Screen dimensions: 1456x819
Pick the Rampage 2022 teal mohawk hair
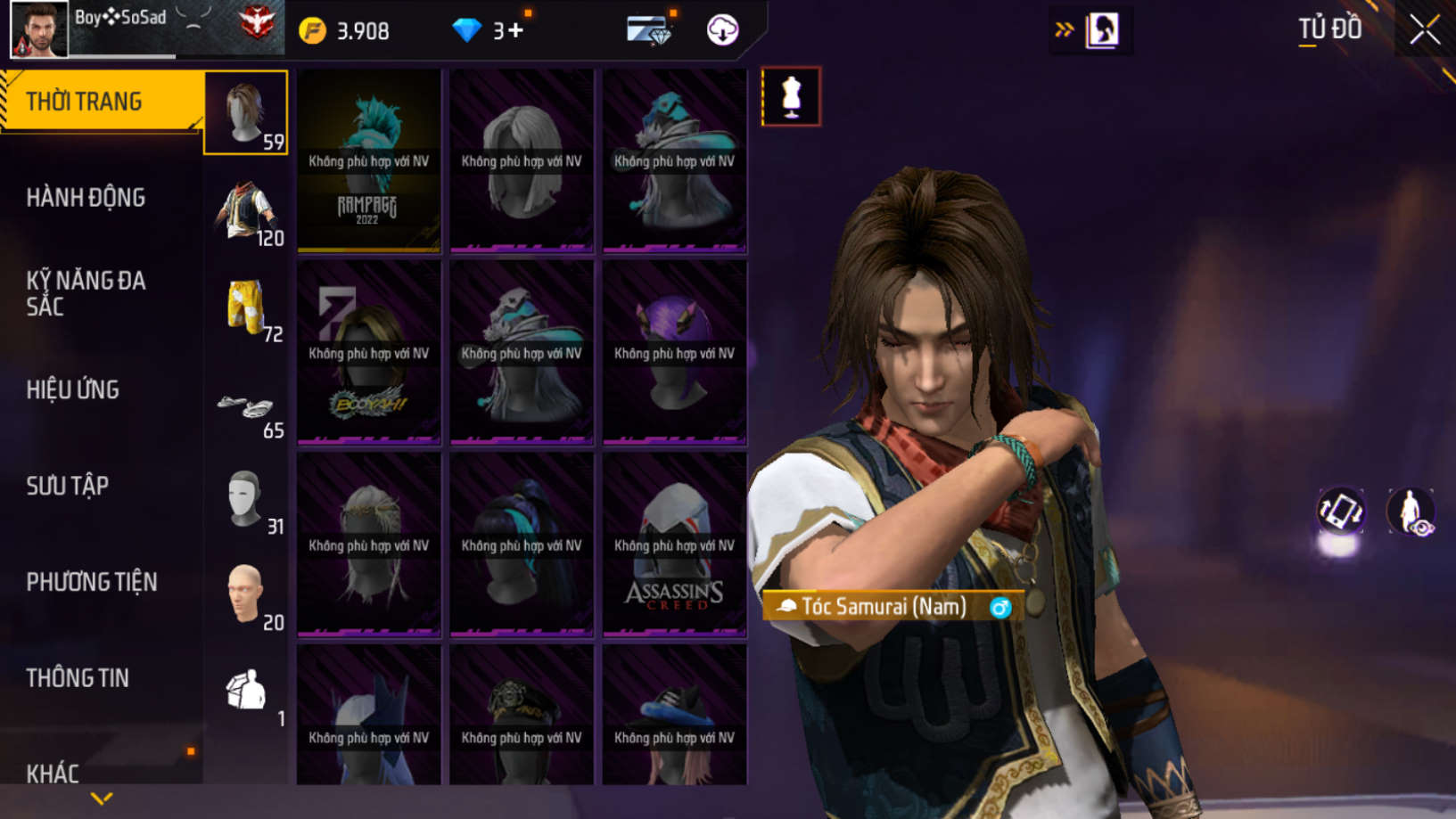(368, 160)
